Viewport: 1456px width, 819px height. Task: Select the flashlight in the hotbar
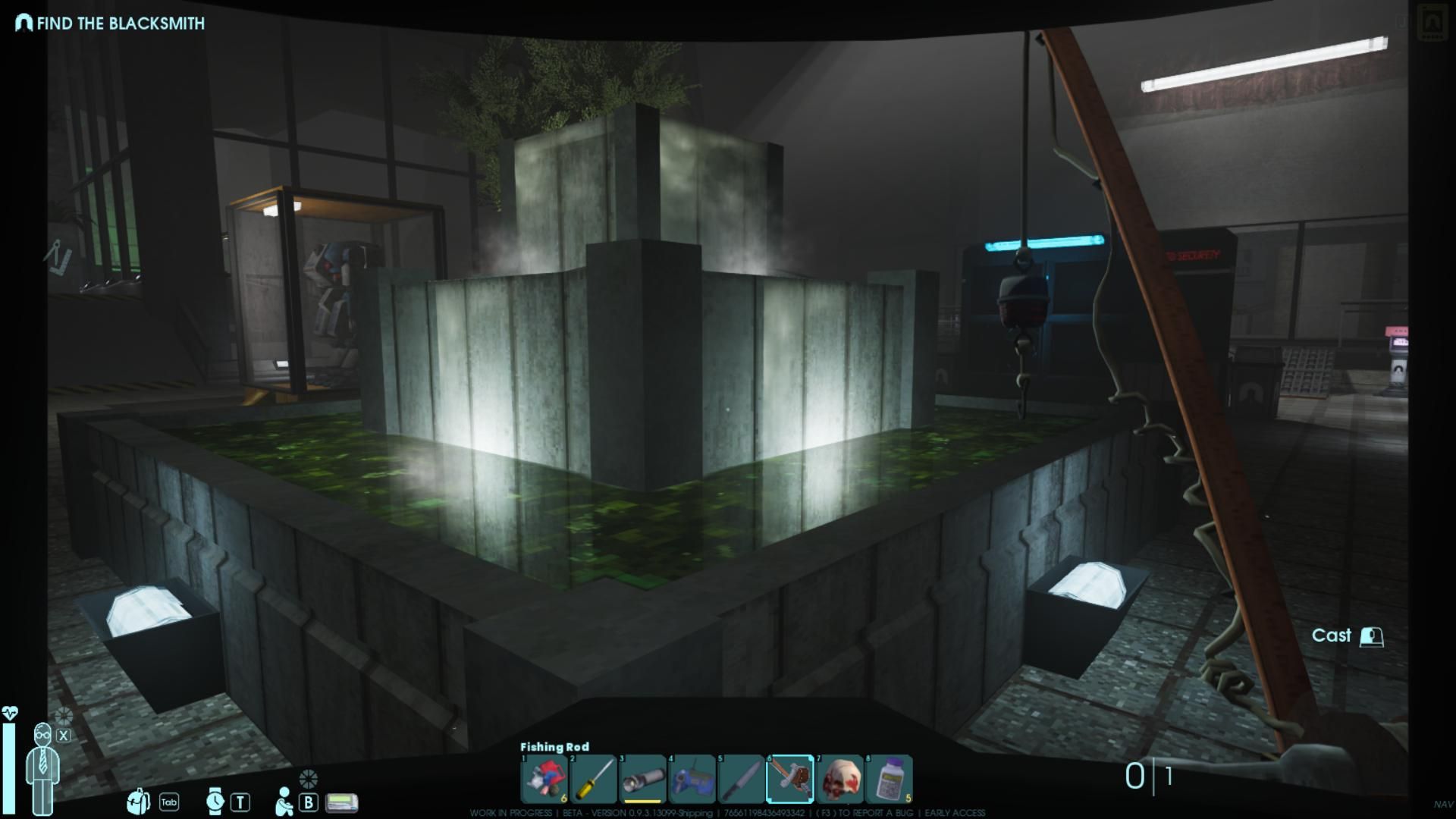(642, 779)
